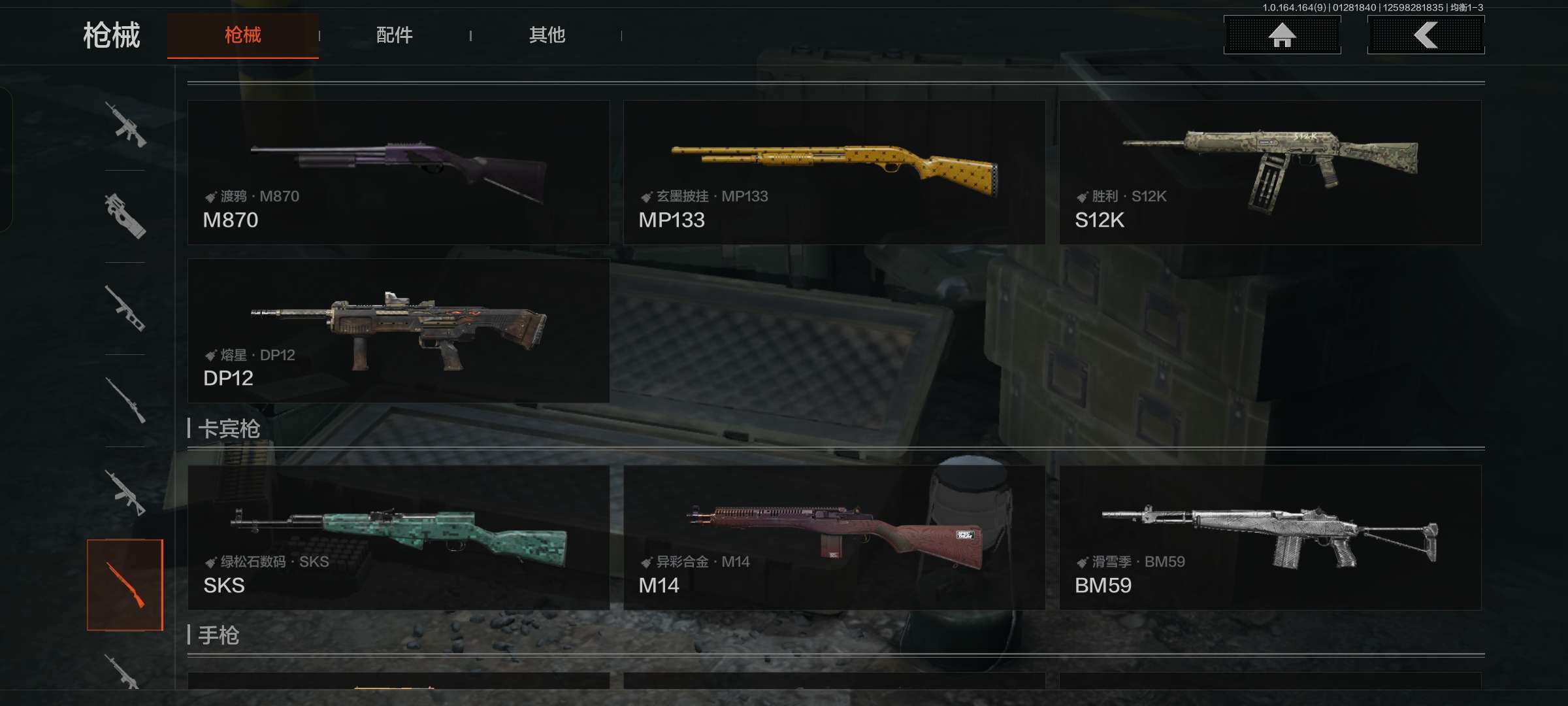1568x706 pixels.
Task: Open the camo S12K weapon card
Action: click(1270, 173)
